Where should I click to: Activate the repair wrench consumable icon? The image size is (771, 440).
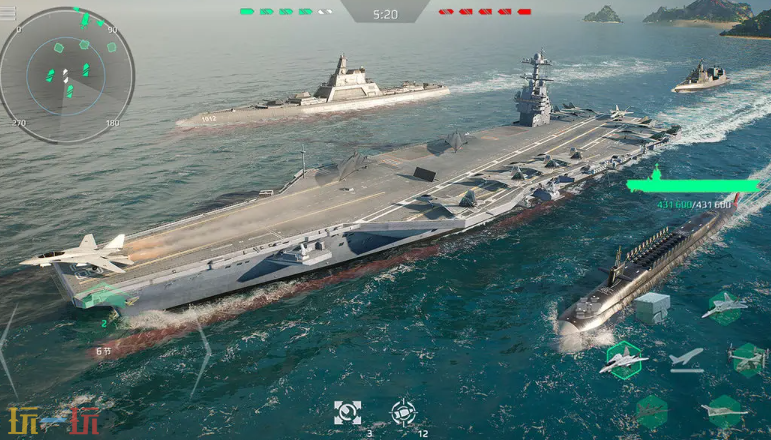coord(348,412)
